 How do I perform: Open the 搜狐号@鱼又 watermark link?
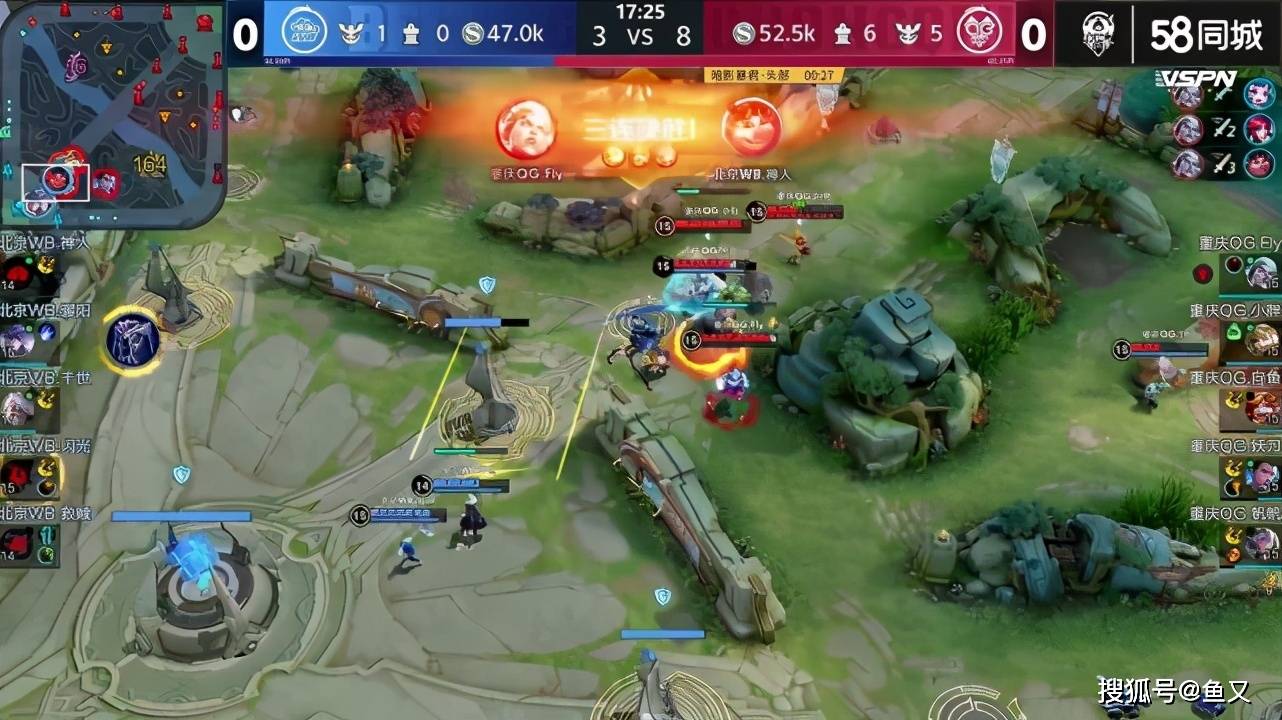(x=1173, y=691)
